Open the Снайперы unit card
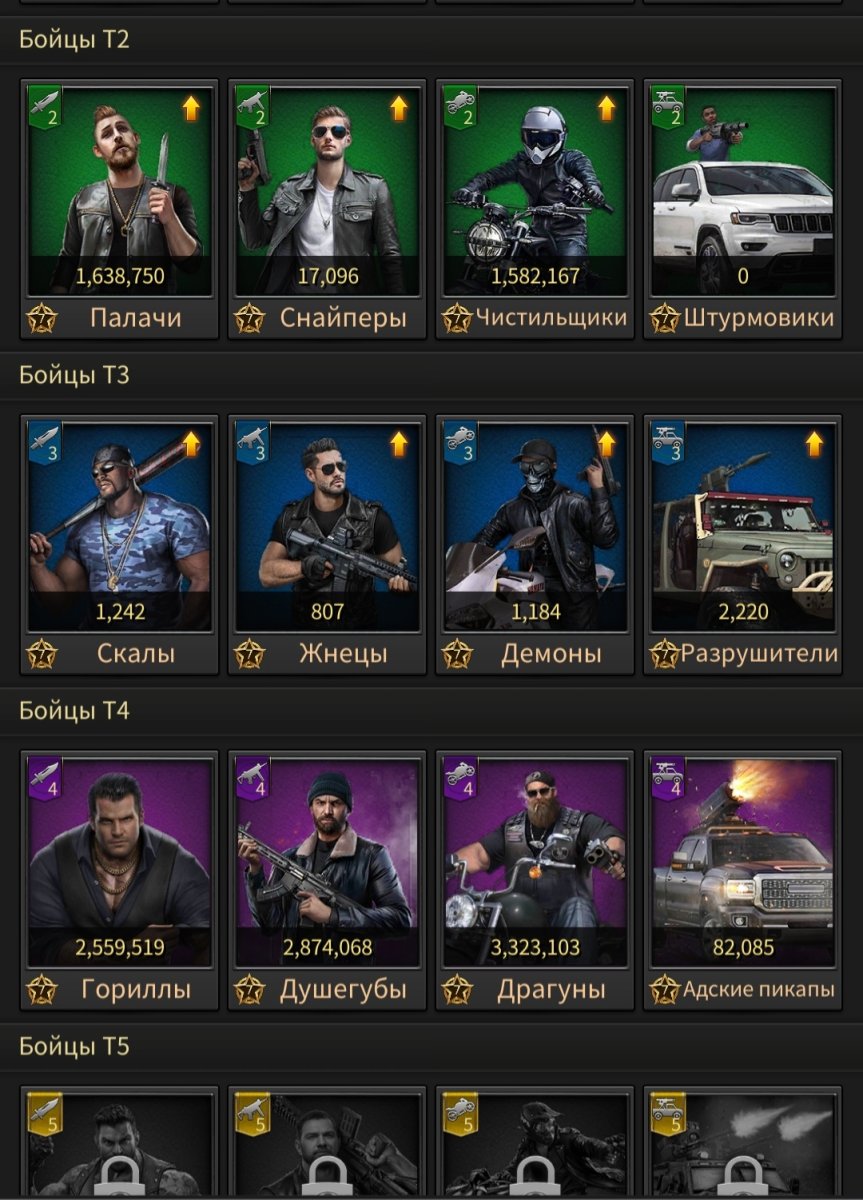The width and height of the screenshot is (863, 1200). 327,192
